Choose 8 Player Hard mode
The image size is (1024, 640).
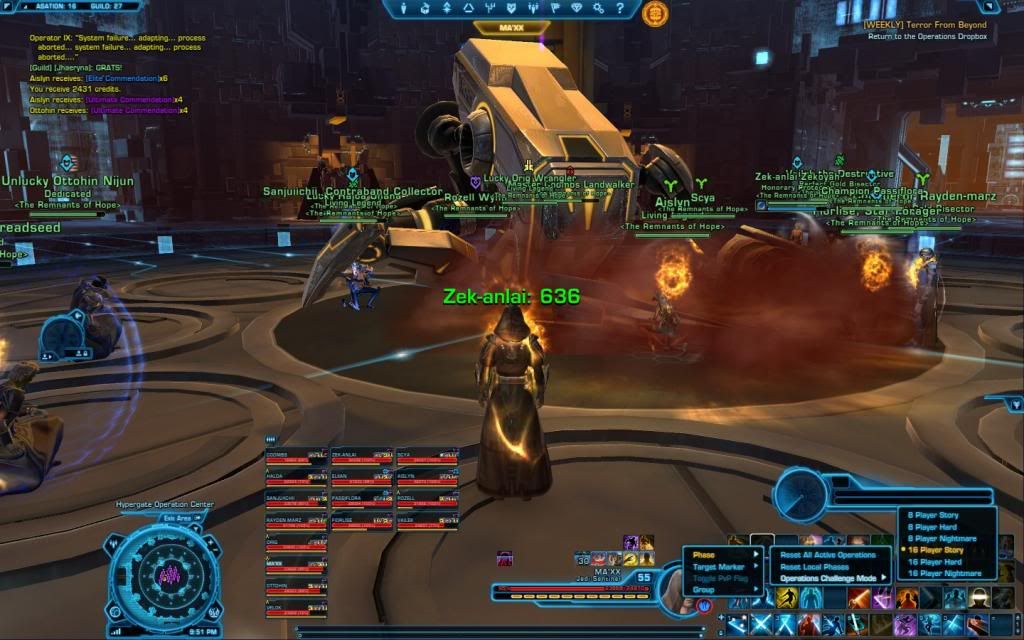pyautogui.click(x=933, y=527)
